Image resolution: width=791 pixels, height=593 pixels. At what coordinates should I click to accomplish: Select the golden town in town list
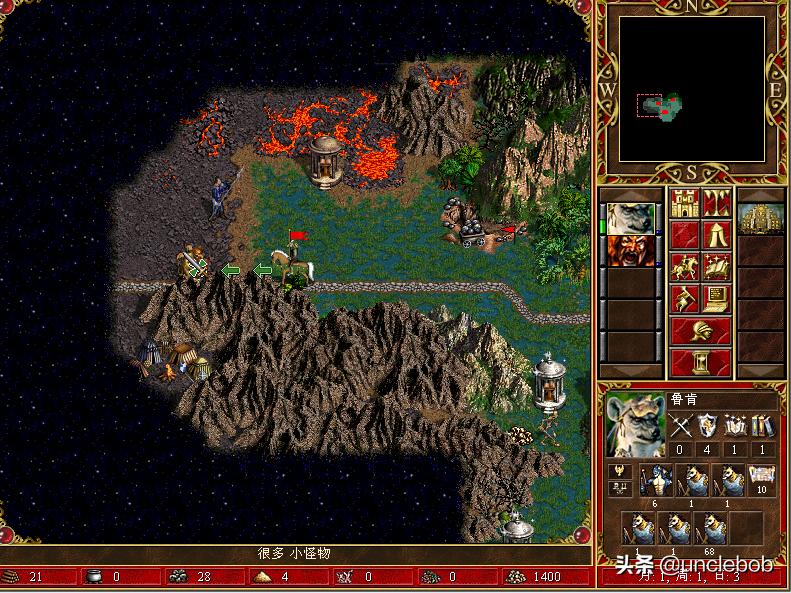coord(761,219)
